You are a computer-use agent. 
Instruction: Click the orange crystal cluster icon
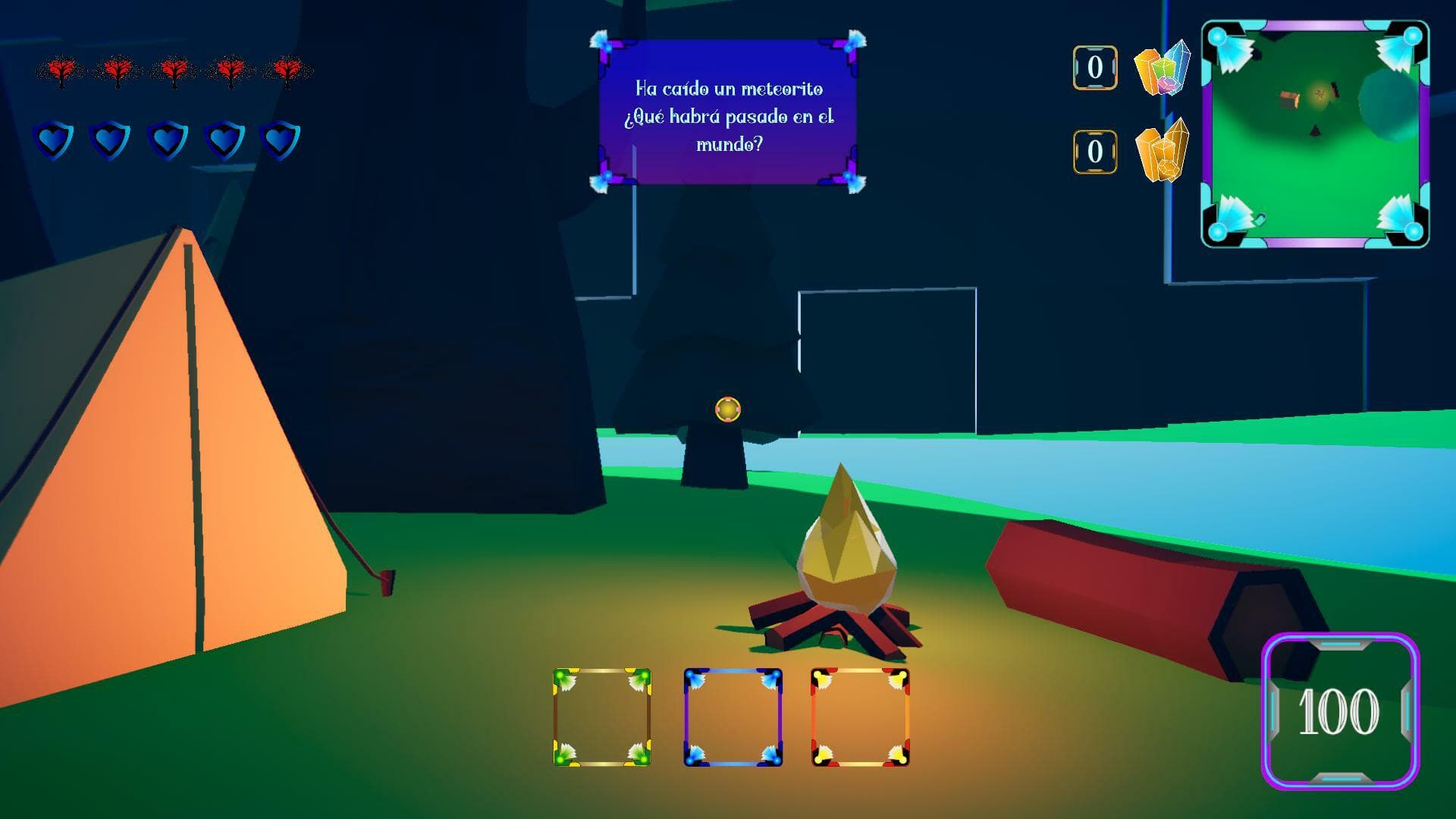[1162, 152]
